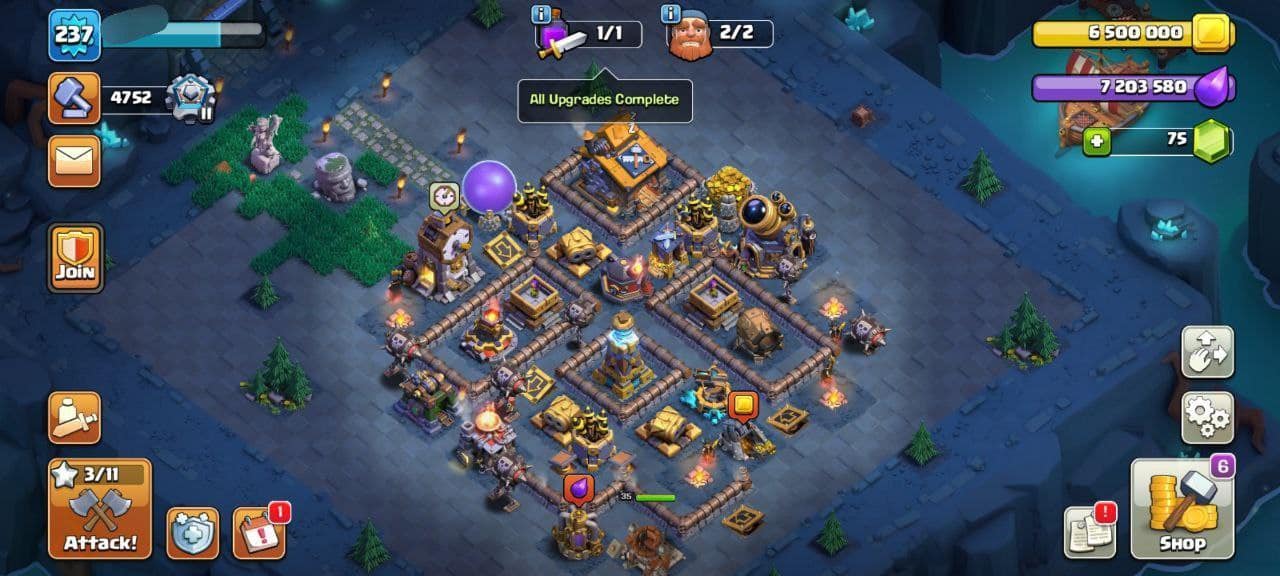Viewport: 1280px width, 576px height.
Task: Tap the Join clan shield button
Action: tap(75, 257)
